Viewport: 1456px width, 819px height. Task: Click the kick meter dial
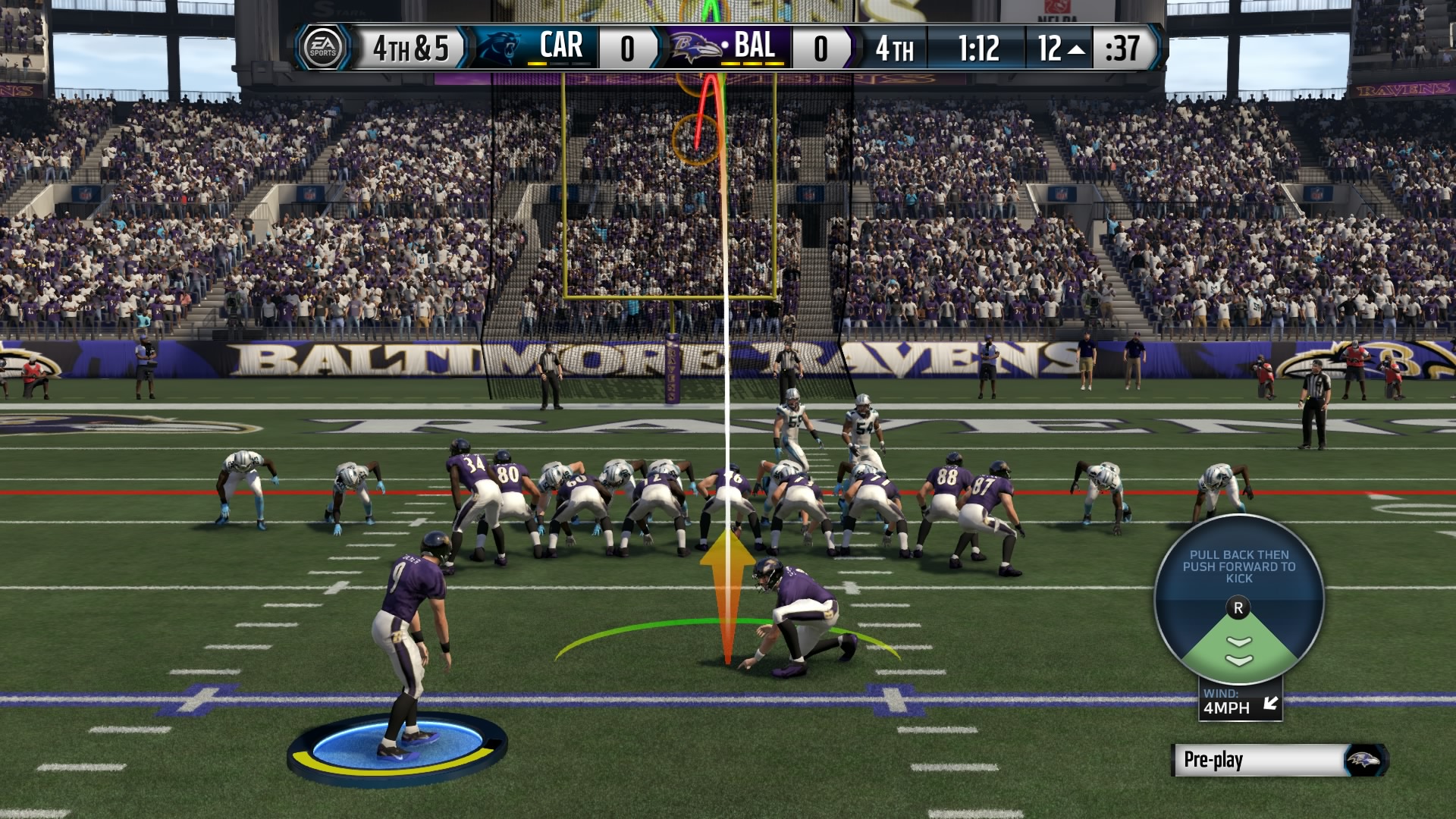[1238, 601]
